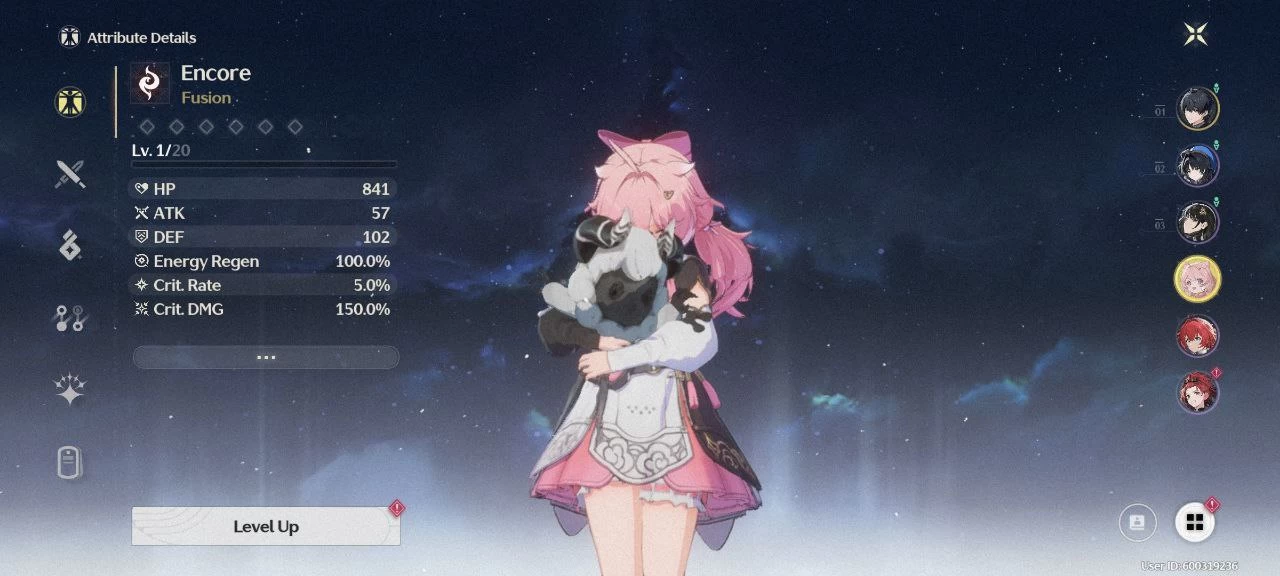Choose the team slot 01 character portrait
Image resolution: width=1280 pixels, height=576 pixels.
(1197, 109)
